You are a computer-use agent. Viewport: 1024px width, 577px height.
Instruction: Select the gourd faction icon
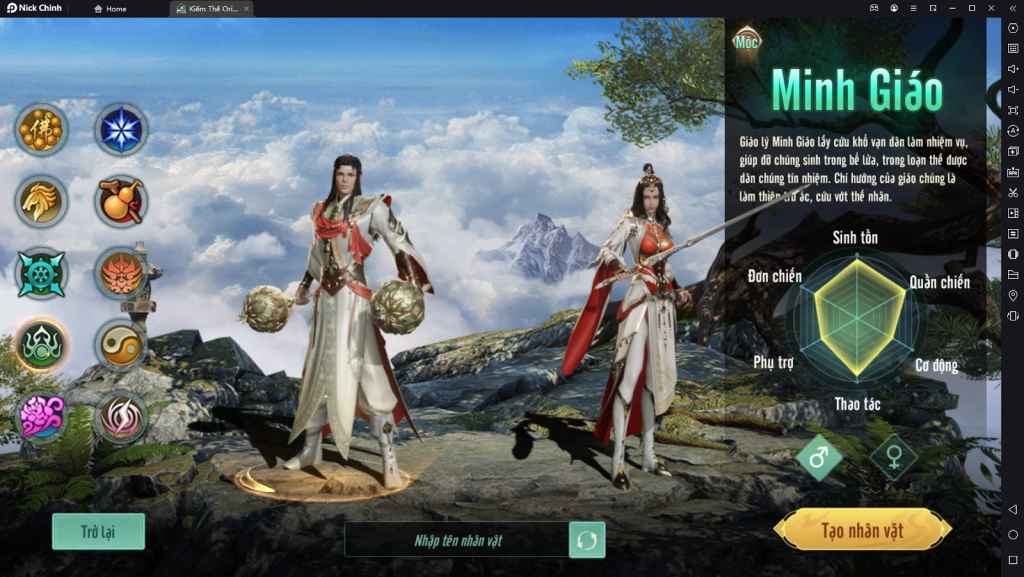point(121,201)
